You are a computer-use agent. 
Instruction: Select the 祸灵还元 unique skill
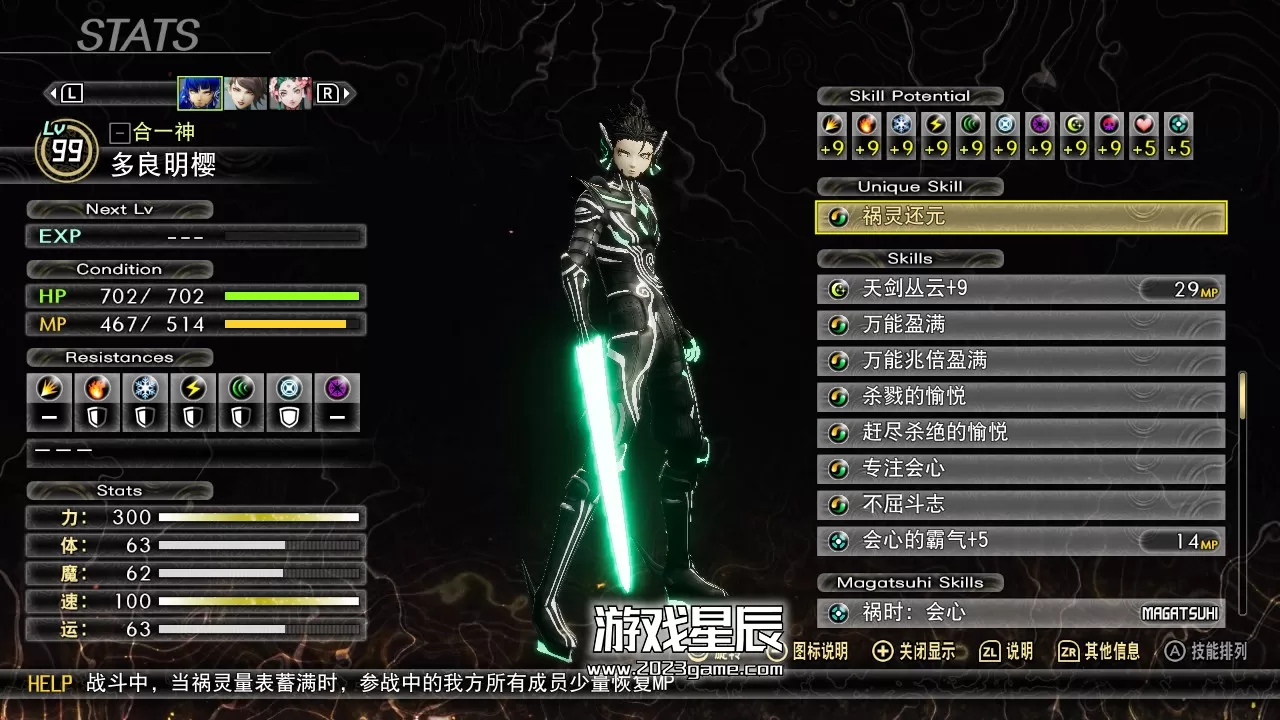(1020, 217)
